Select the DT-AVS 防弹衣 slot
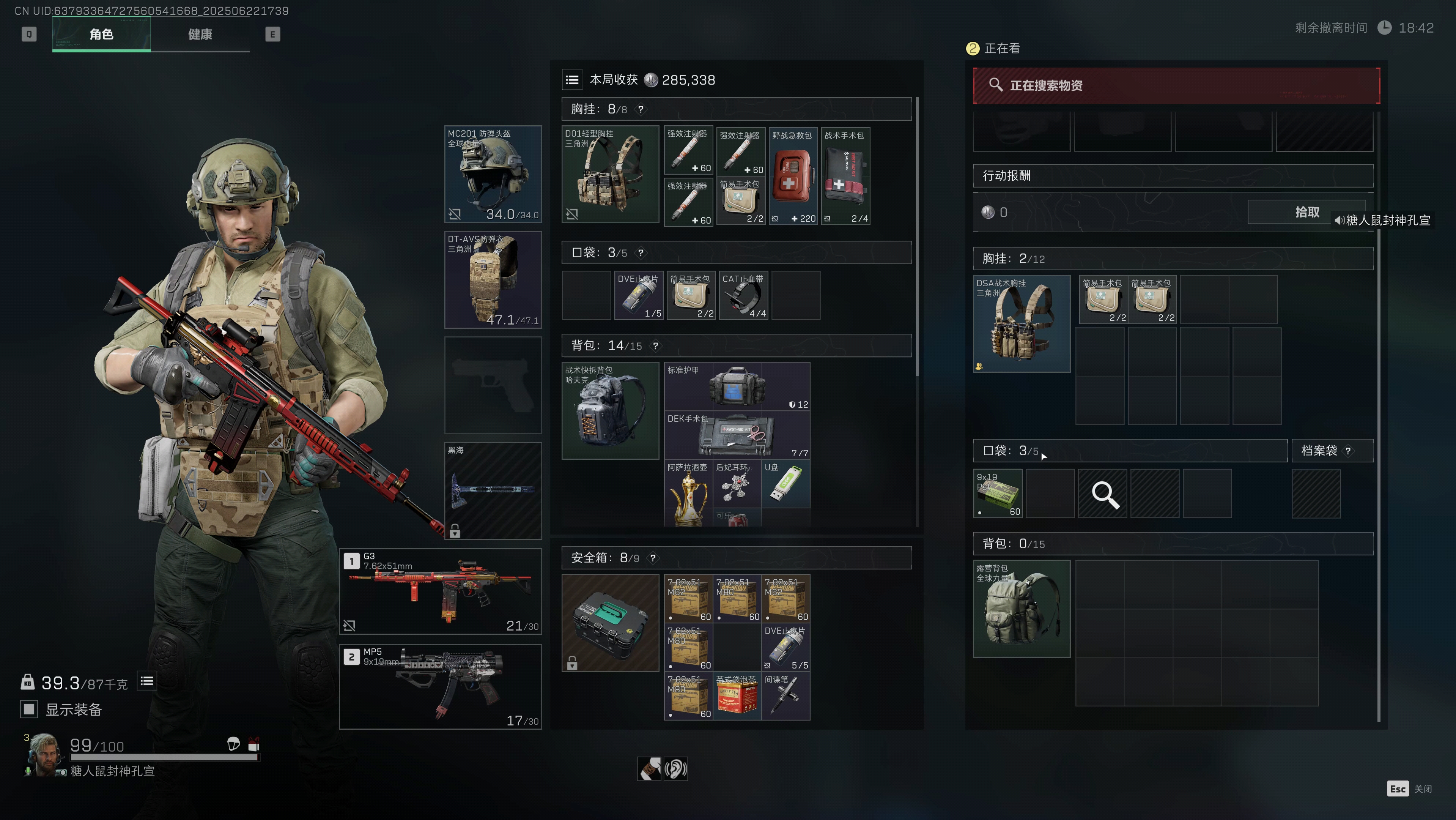 point(493,279)
